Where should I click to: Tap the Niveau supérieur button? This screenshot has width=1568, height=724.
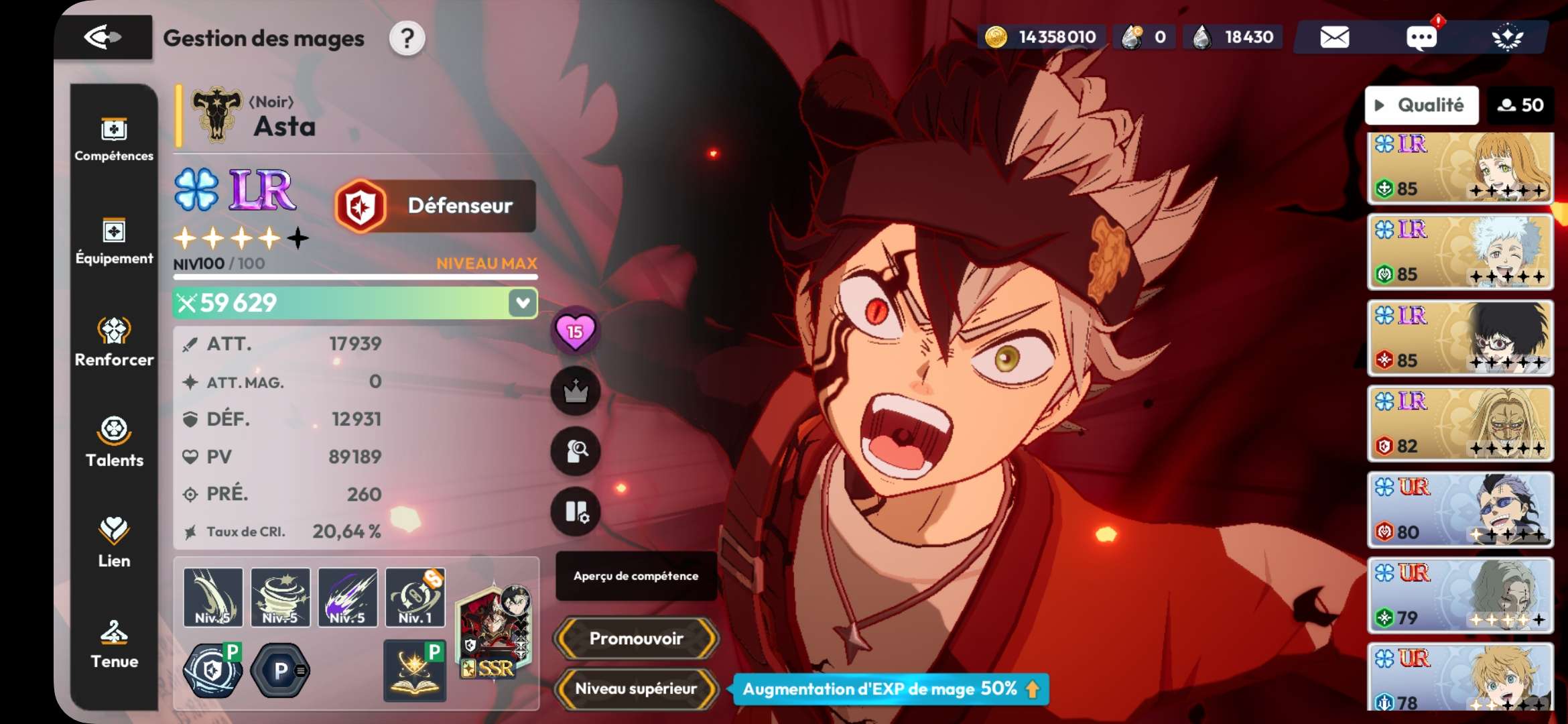[636, 689]
